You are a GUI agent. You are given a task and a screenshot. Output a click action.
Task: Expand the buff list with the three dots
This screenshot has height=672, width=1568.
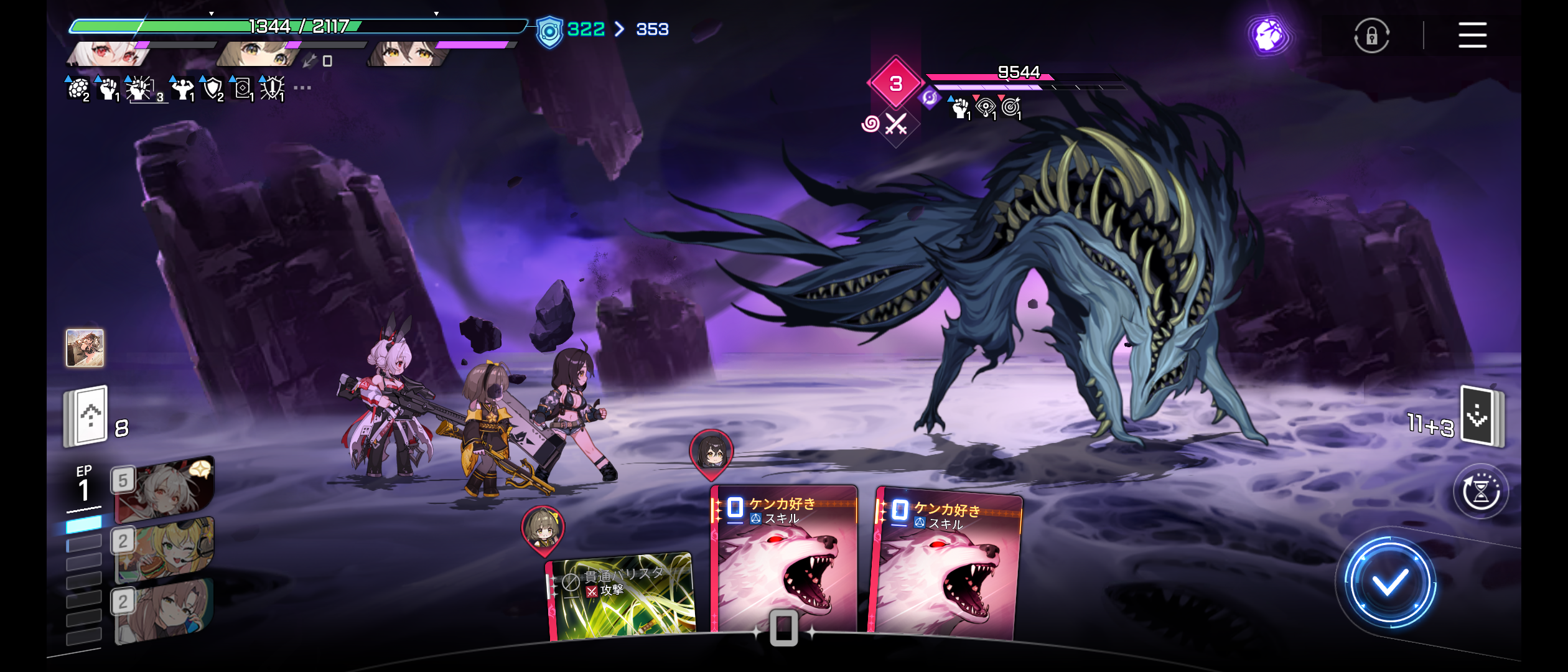click(302, 88)
